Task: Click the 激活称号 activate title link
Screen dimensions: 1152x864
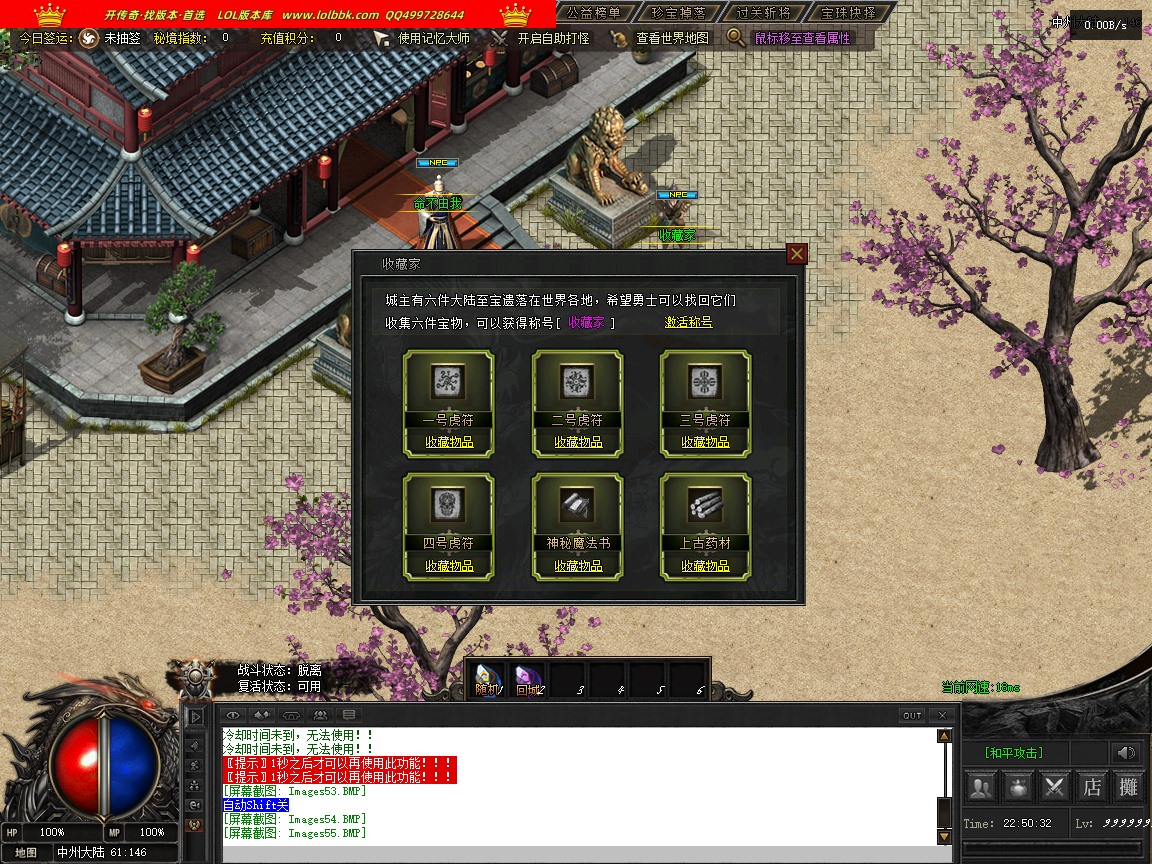Action: coord(689,322)
